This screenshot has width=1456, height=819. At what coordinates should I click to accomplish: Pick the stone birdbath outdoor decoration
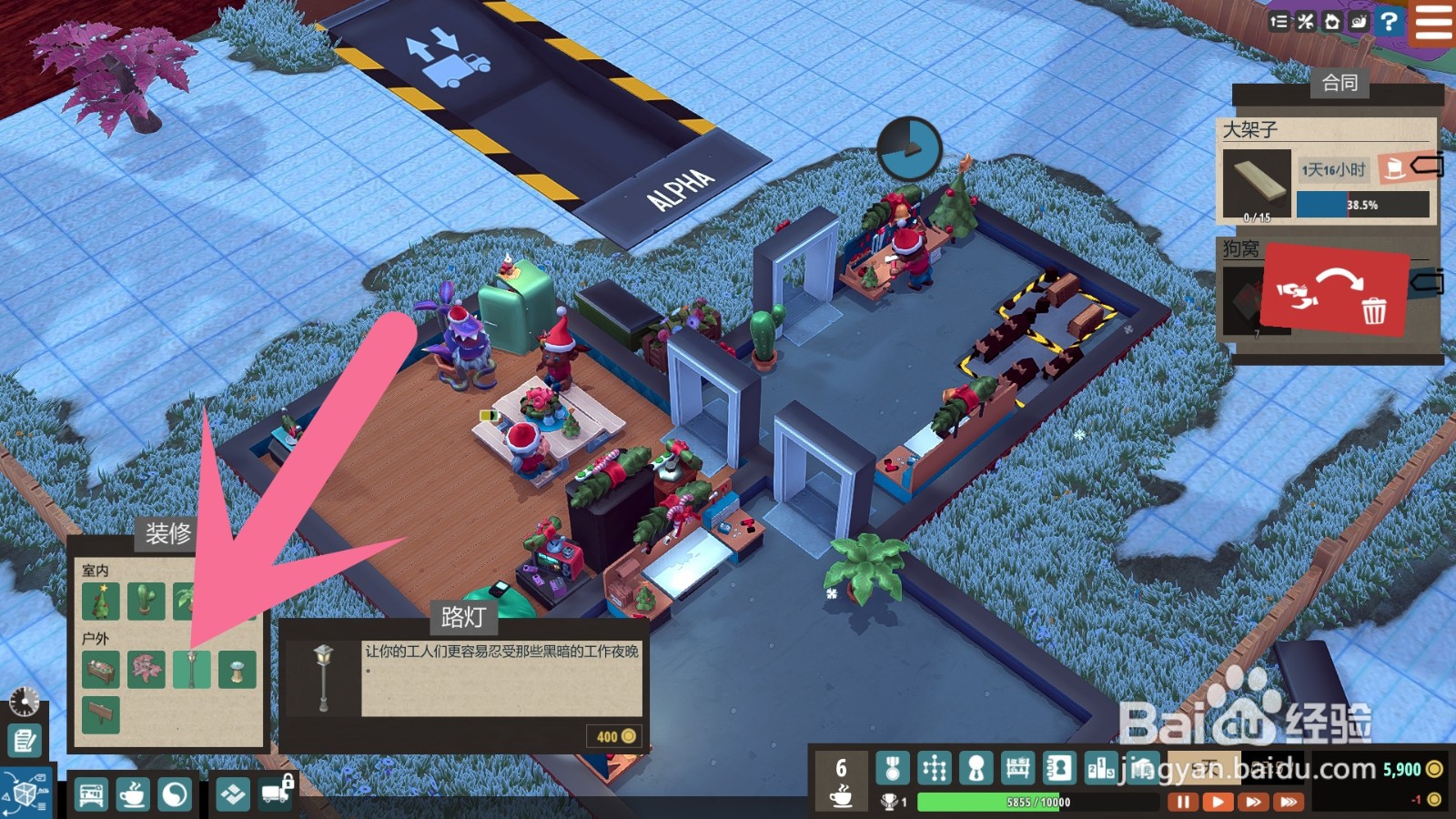click(x=237, y=670)
